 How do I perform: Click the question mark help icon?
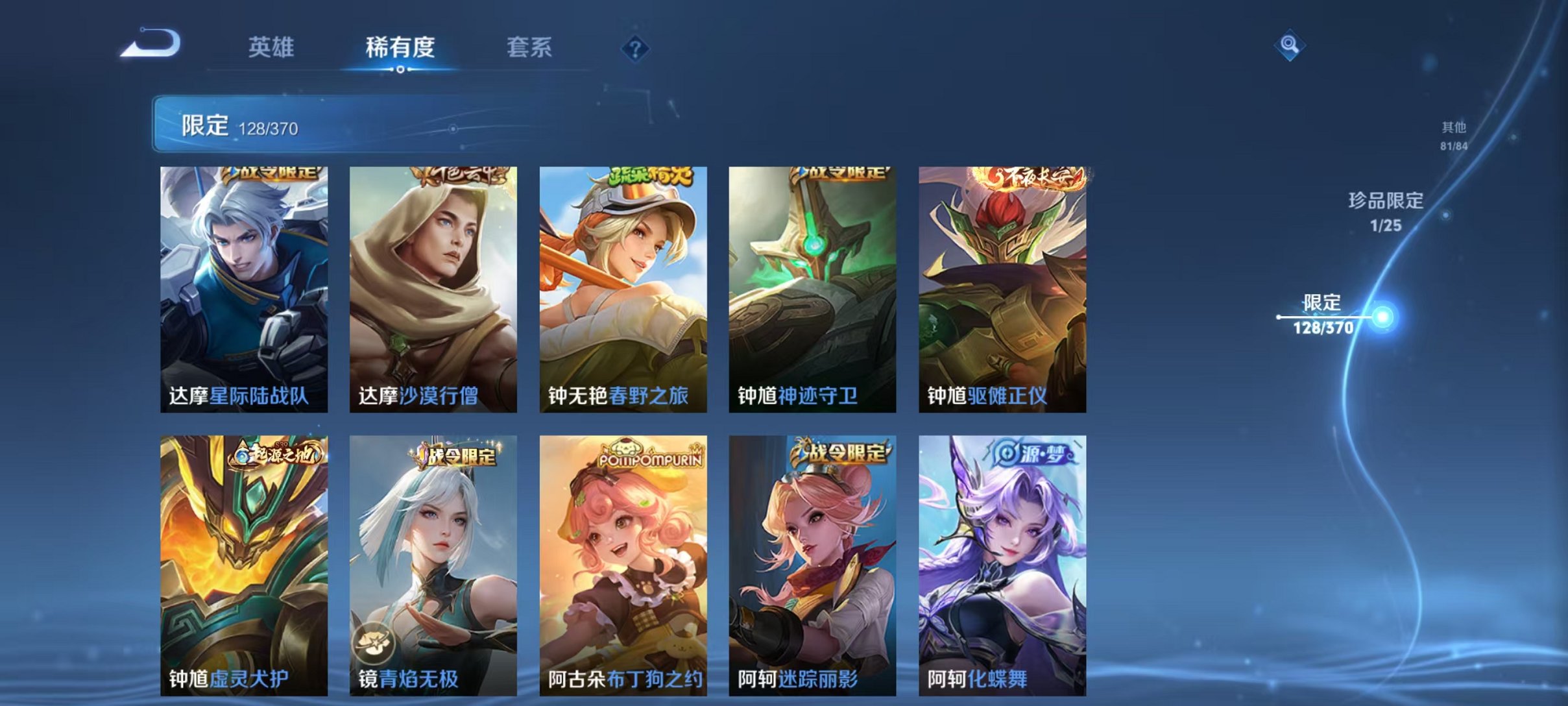click(637, 50)
